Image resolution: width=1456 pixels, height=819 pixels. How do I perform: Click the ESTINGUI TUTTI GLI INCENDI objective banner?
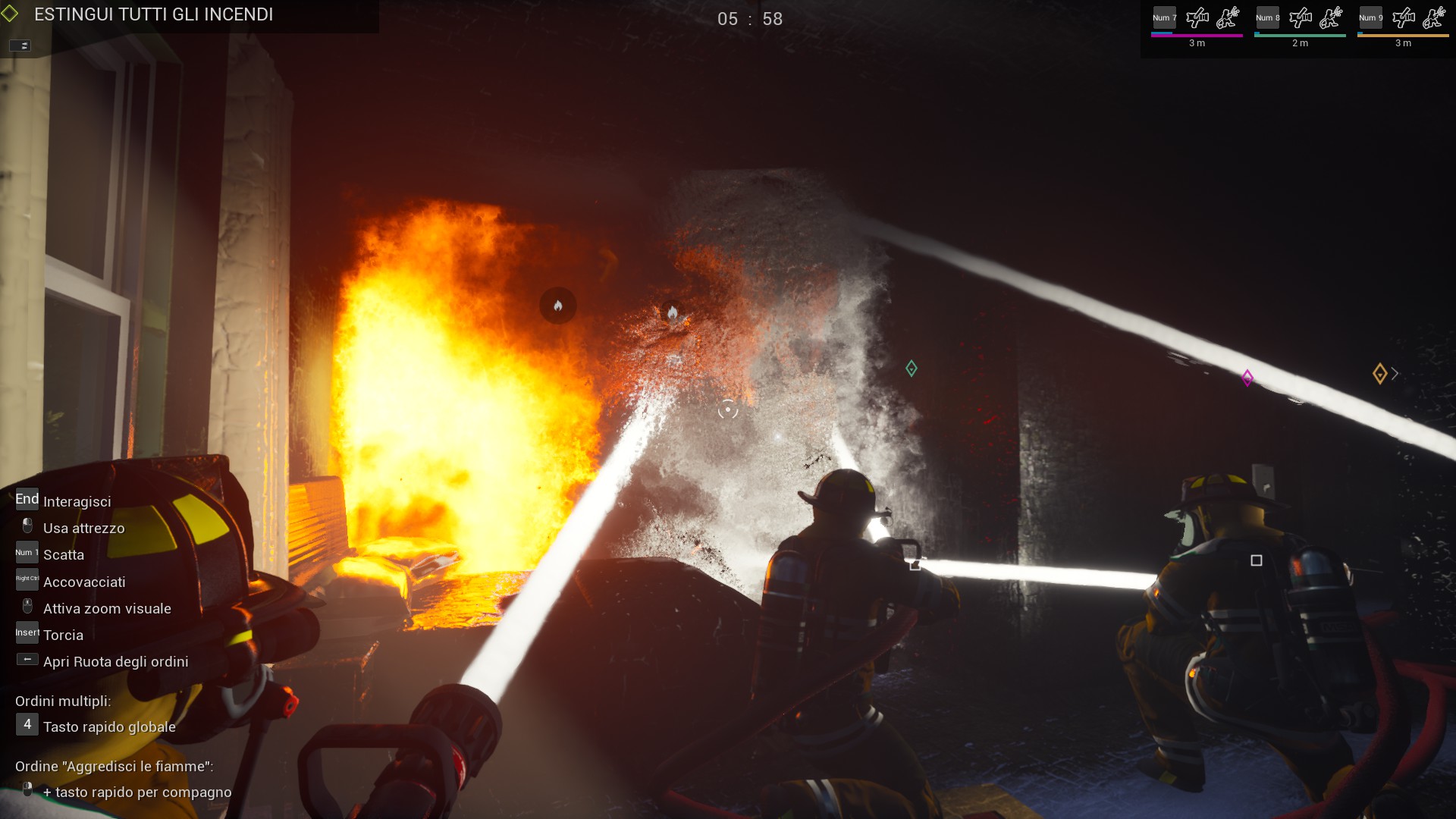click(x=153, y=14)
